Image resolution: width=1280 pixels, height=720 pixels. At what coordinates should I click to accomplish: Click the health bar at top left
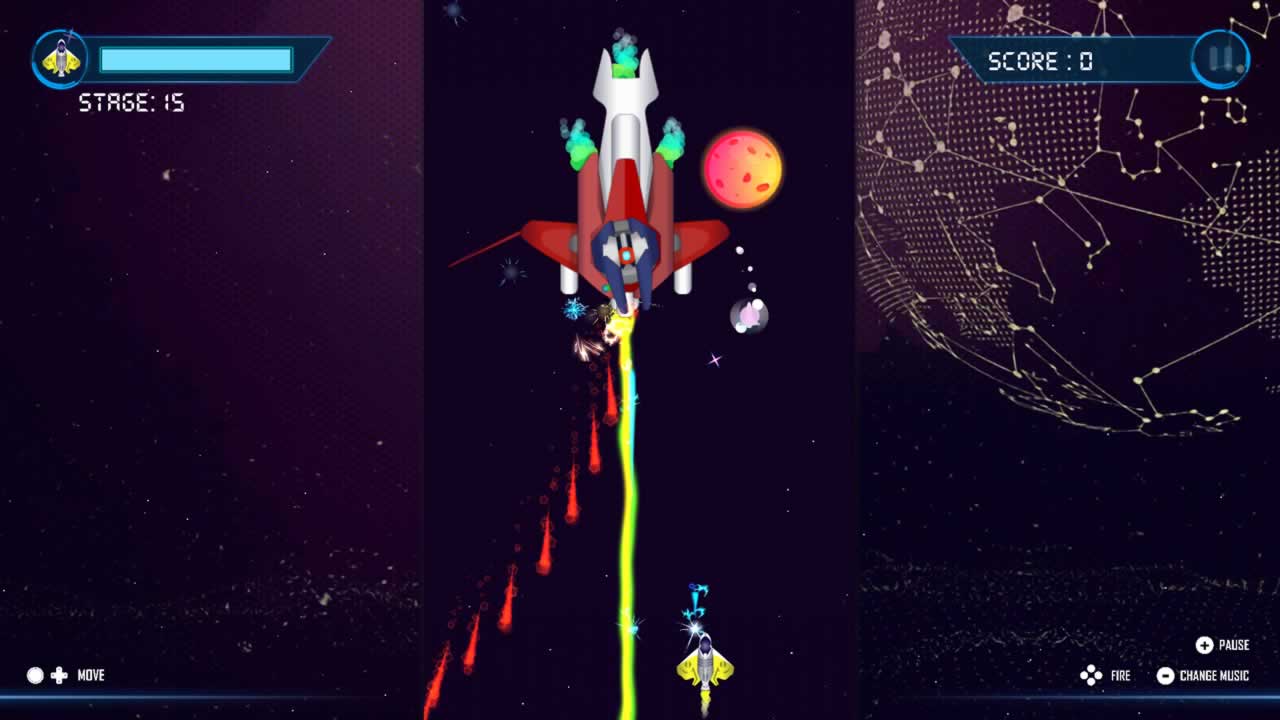[197, 60]
